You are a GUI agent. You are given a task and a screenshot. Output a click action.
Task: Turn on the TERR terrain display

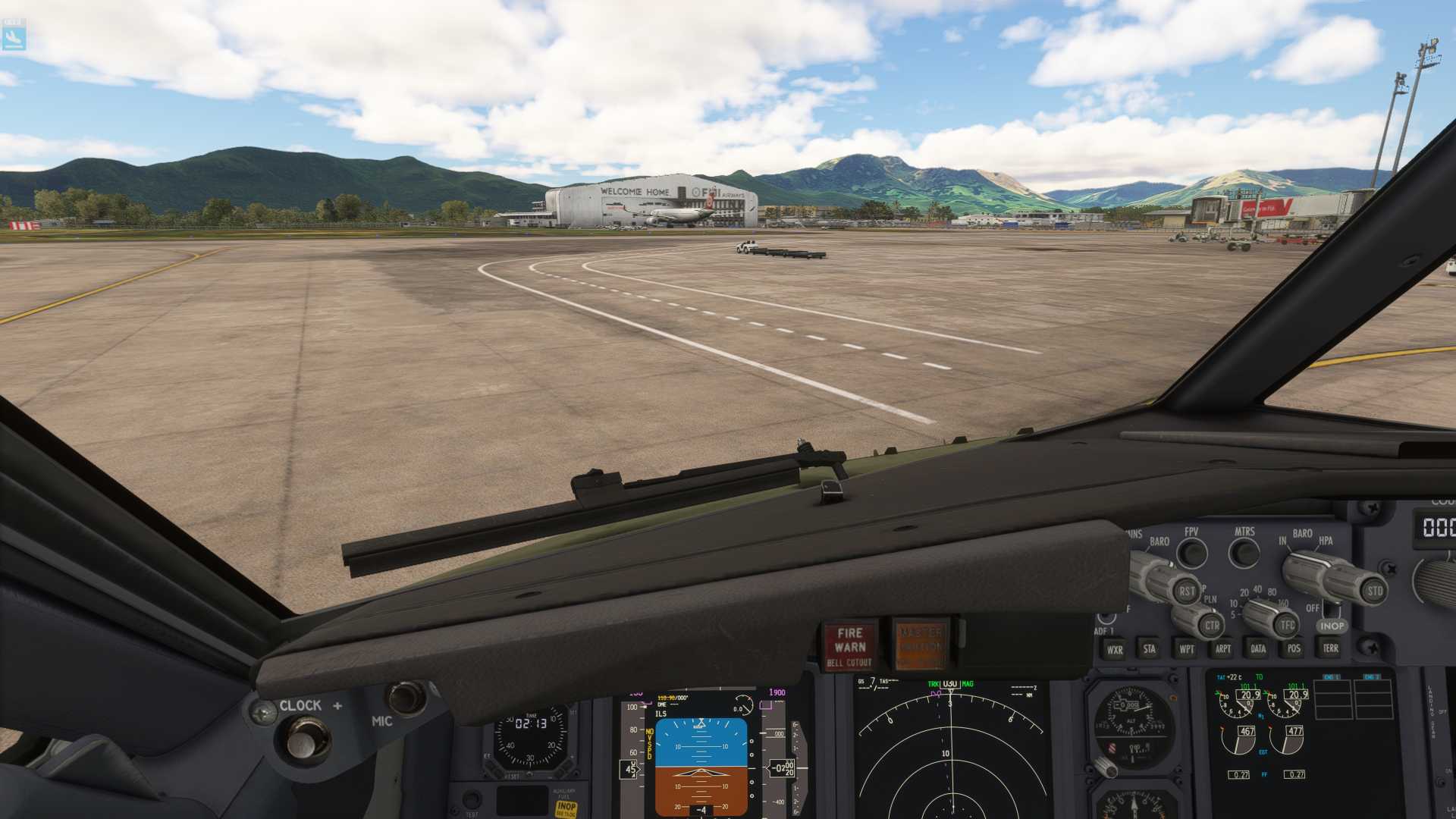(x=1330, y=648)
